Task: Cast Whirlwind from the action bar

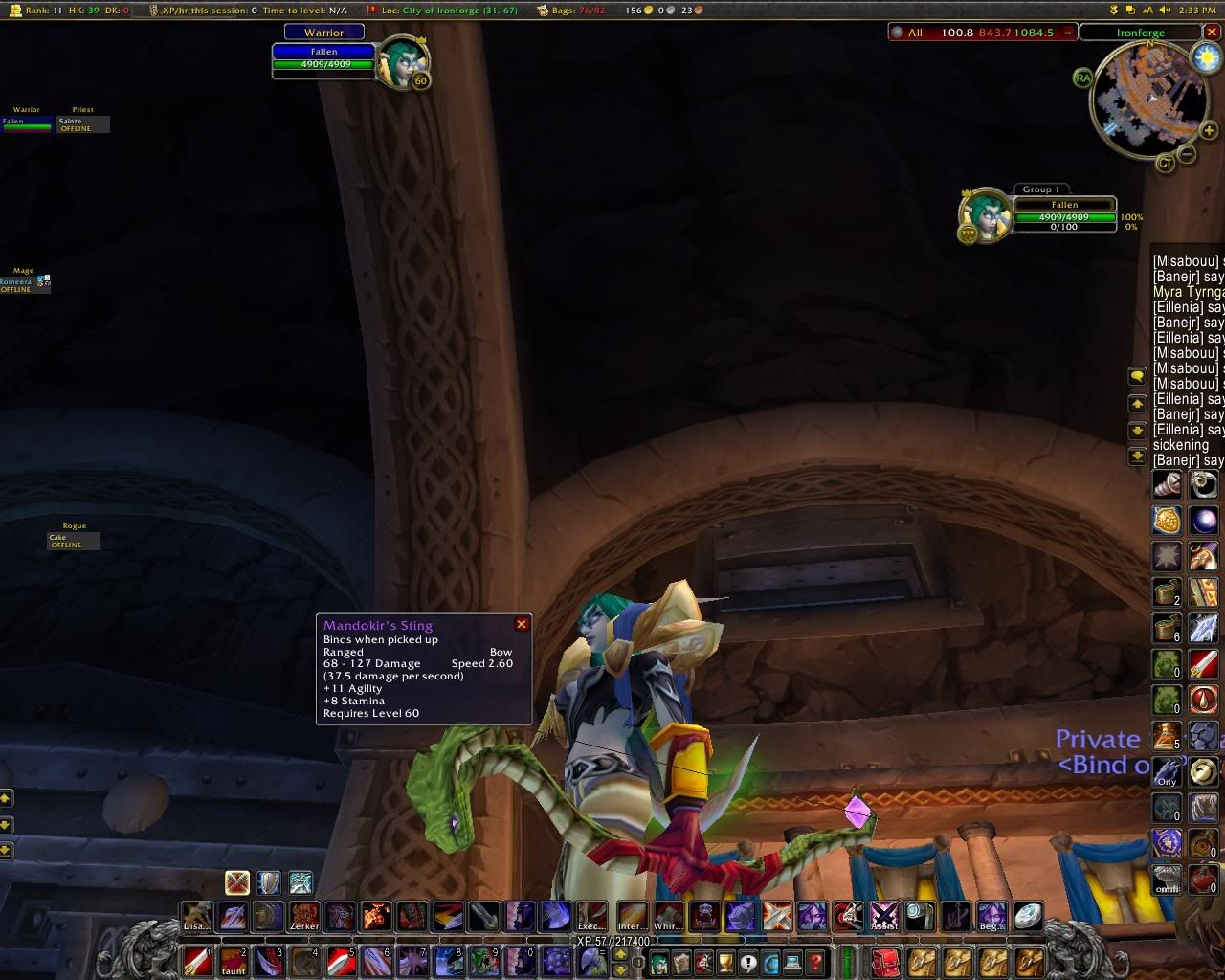Action: pyautogui.click(x=667, y=916)
